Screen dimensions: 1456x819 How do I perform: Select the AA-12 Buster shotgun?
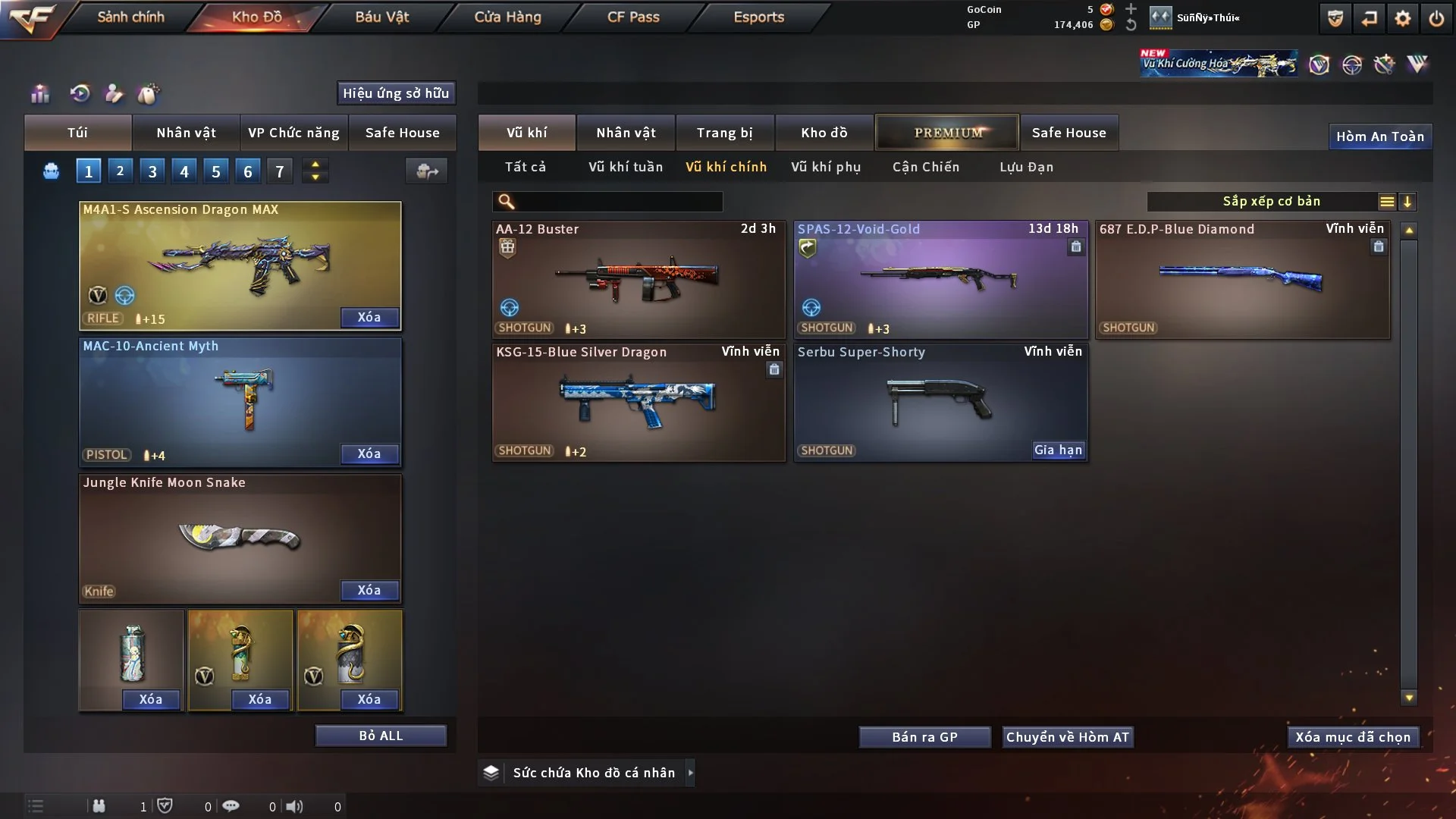[638, 280]
